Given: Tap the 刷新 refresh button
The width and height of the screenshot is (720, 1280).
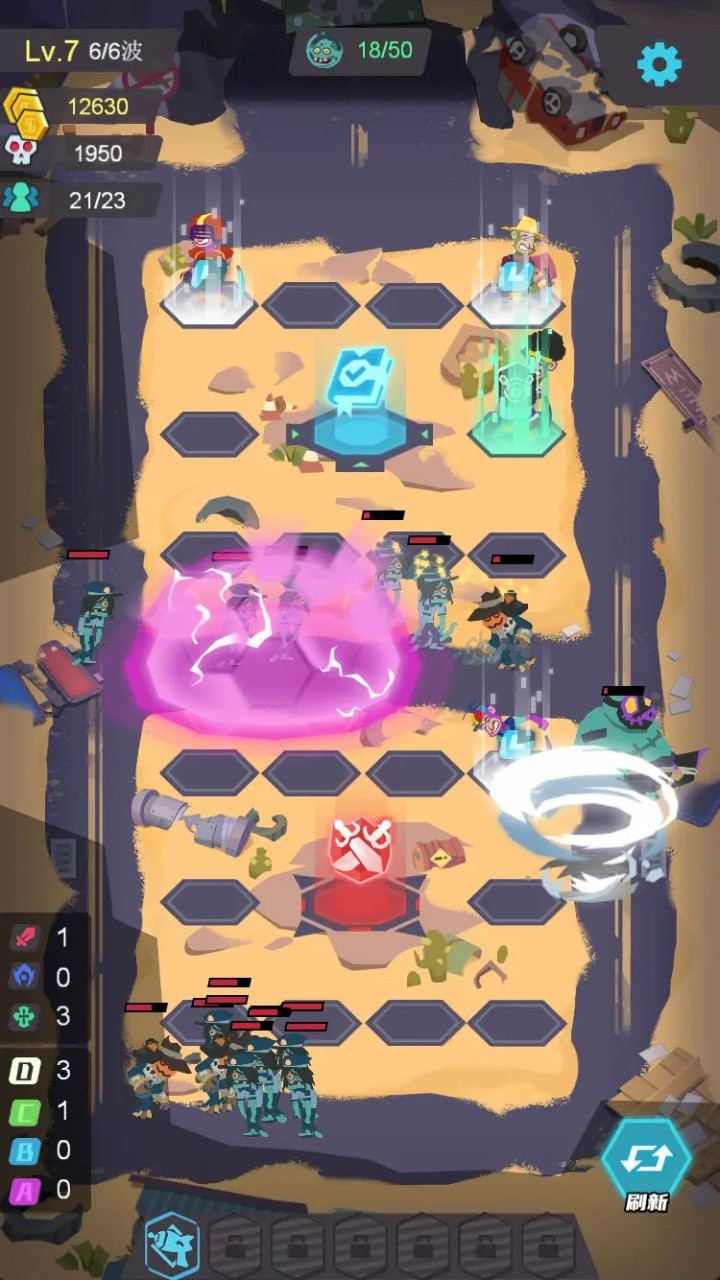Looking at the screenshot, I should (647, 1160).
